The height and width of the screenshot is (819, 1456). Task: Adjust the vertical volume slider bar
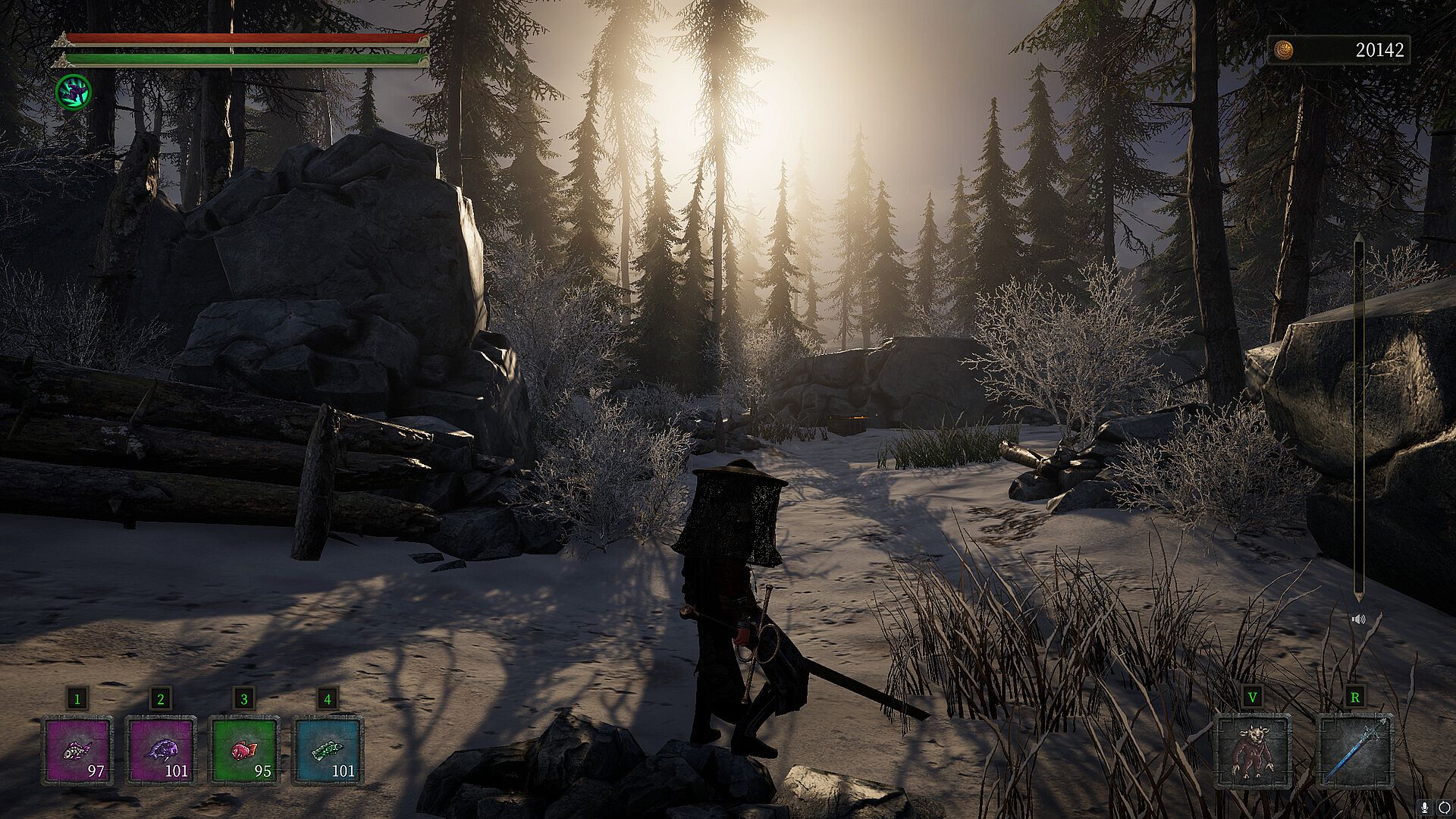pos(1358,417)
